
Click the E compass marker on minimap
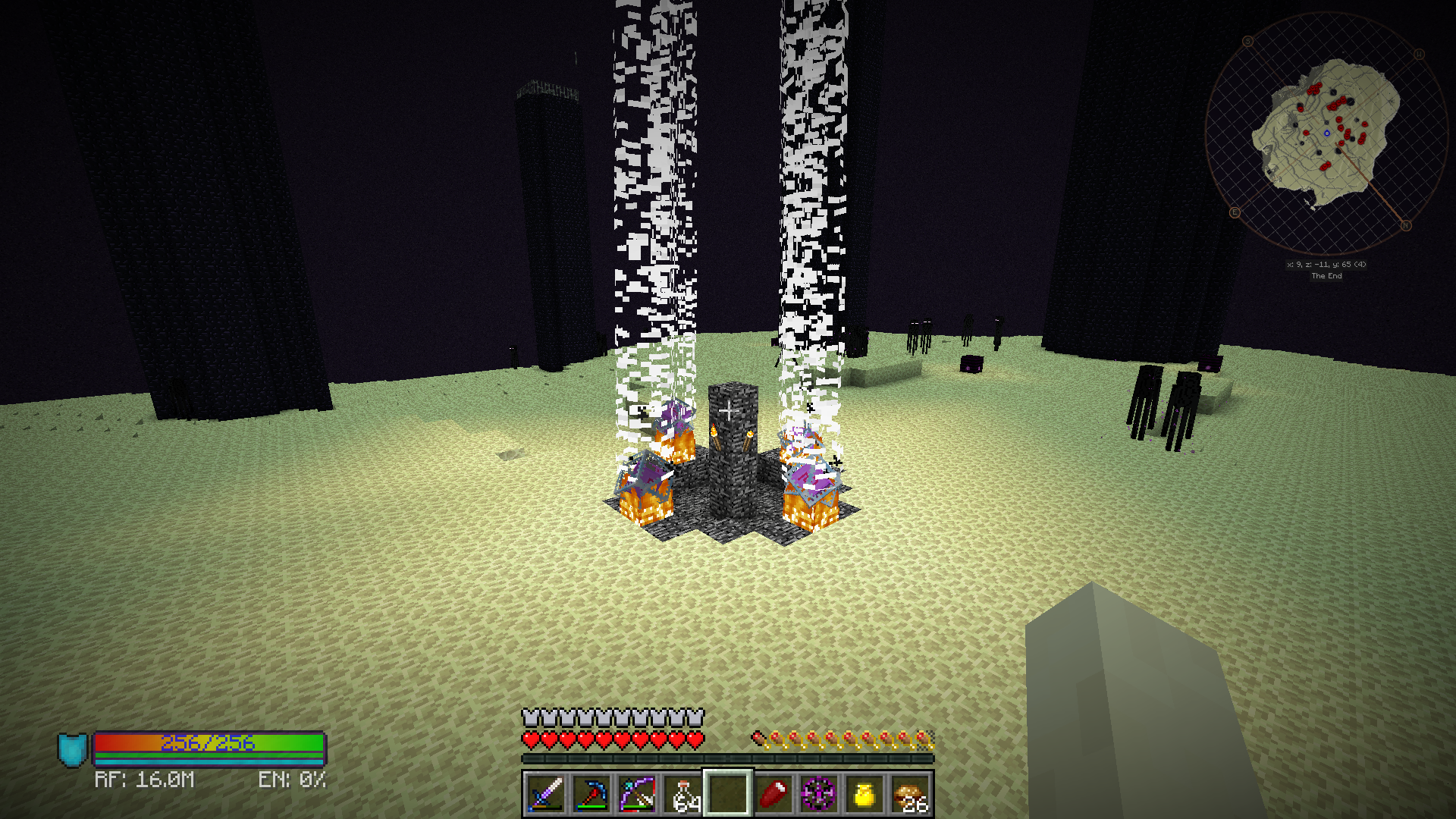click(1235, 212)
